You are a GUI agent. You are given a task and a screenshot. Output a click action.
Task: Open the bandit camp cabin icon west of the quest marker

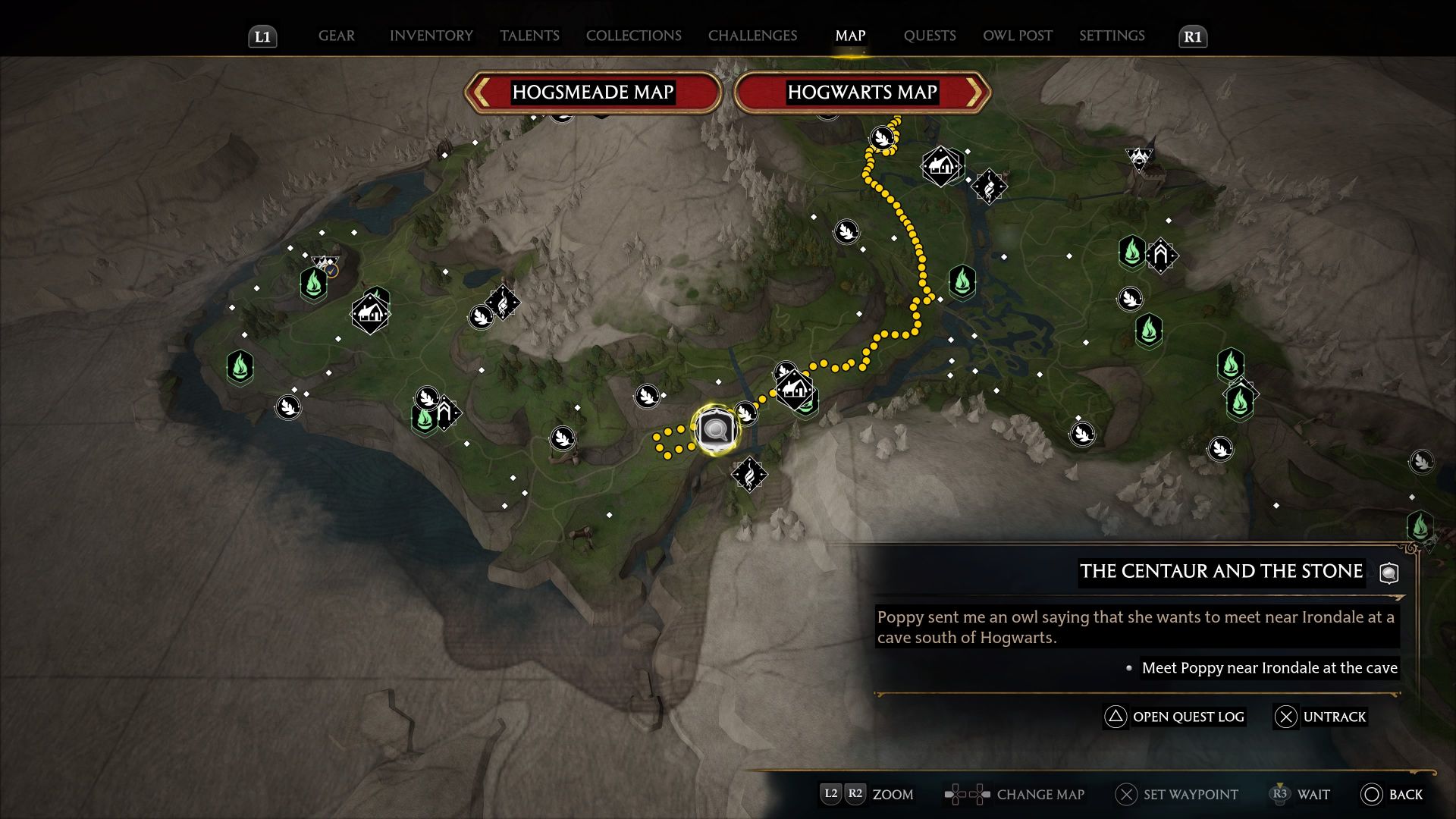pos(369,312)
